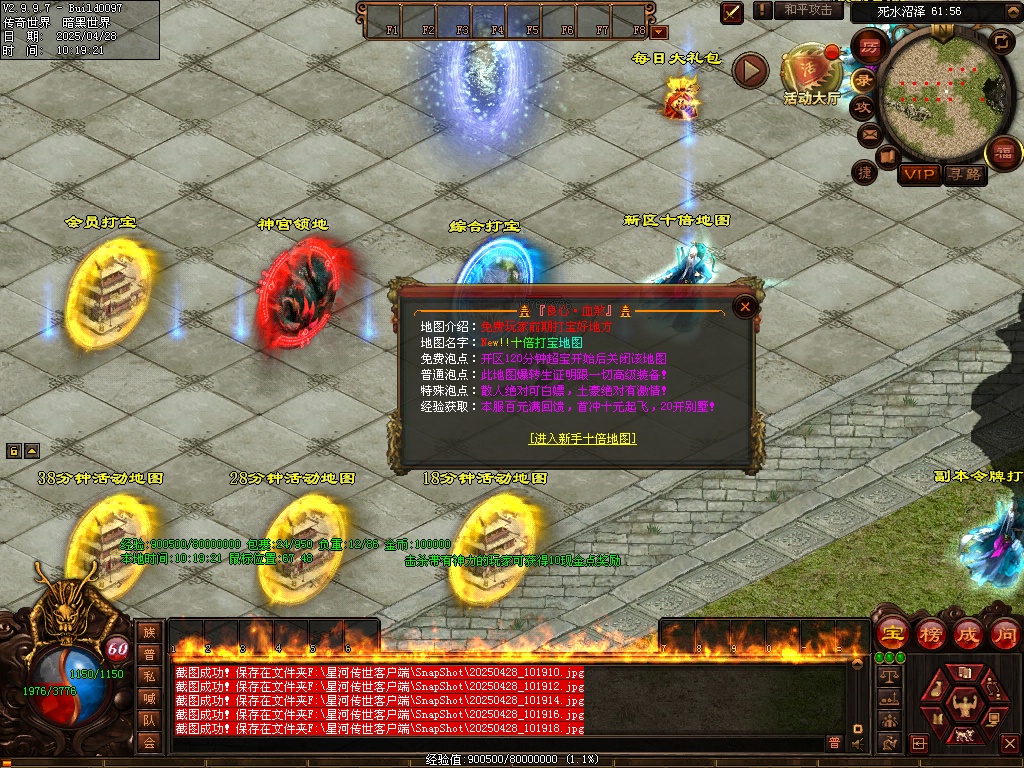Click the minimap rotate arrows button
This screenshot has height=768, width=1024.
pos(1001,41)
